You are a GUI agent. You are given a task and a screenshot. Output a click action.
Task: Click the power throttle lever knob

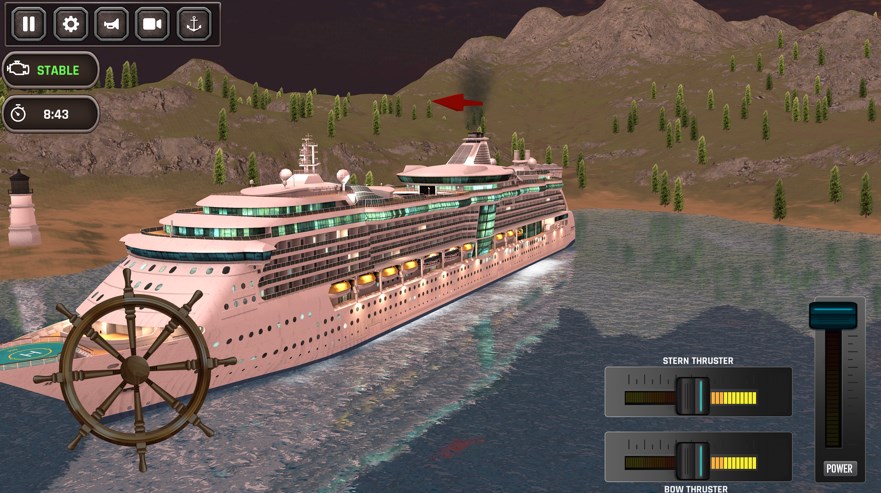point(833,316)
